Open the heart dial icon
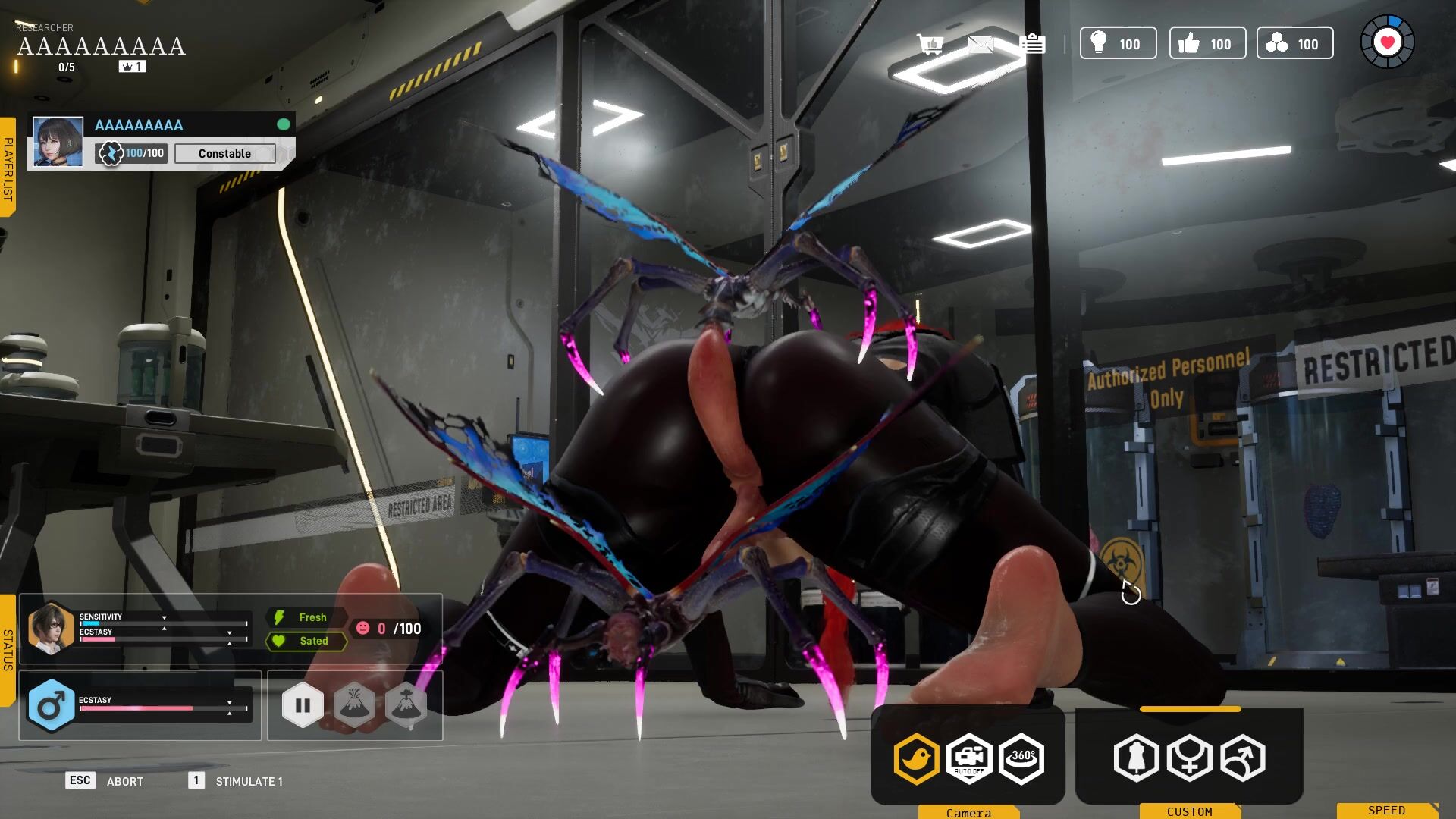The height and width of the screenshot is (819, 1456). [x=1387, y=42]
